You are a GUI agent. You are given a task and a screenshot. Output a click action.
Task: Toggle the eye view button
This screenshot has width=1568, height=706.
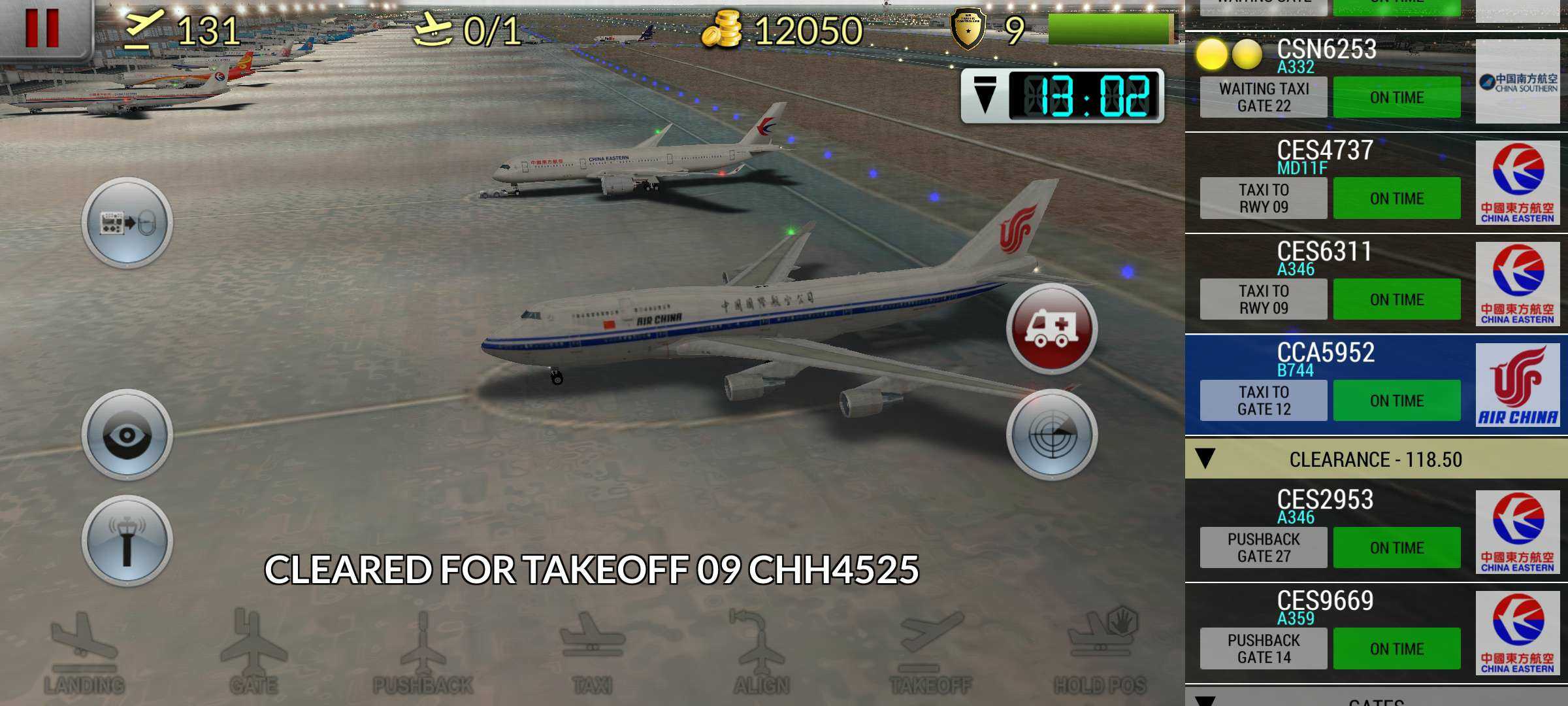point(127,435)
